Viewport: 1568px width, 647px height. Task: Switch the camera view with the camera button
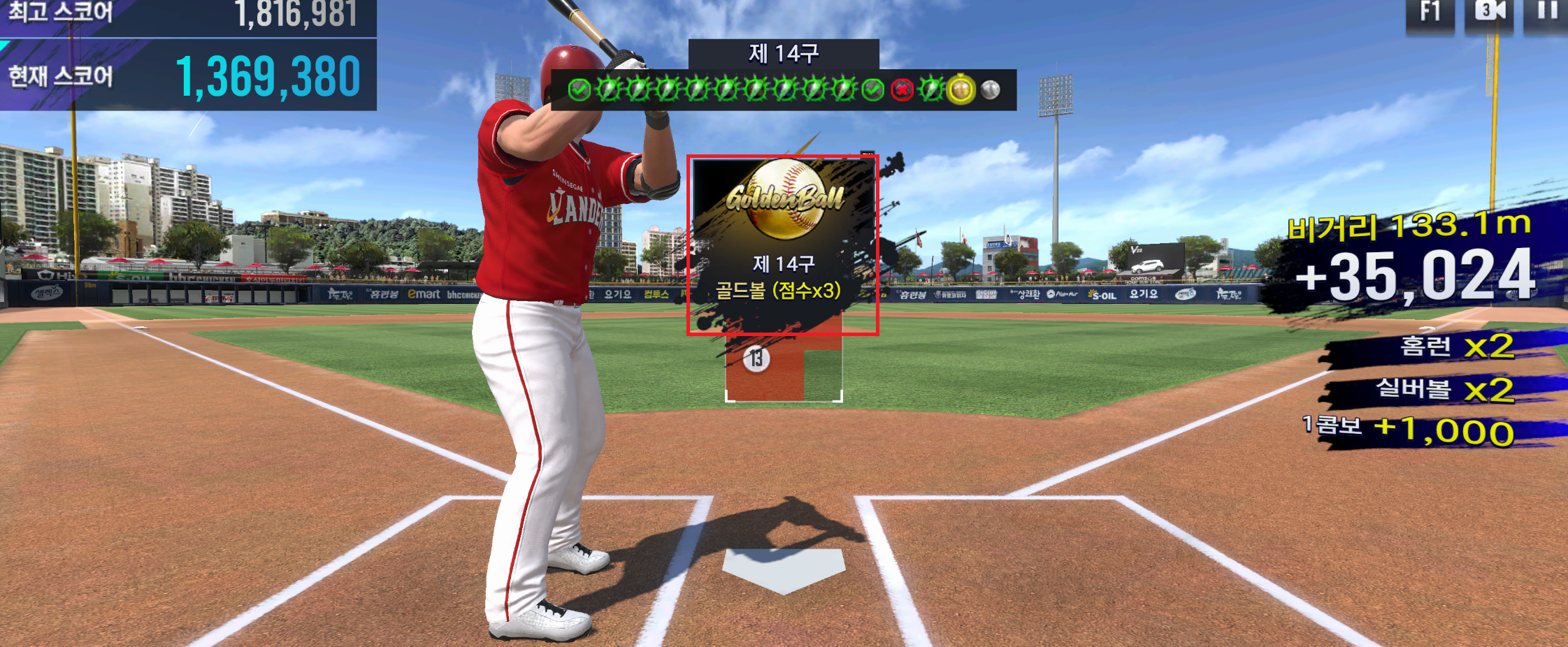point(1489,12)
